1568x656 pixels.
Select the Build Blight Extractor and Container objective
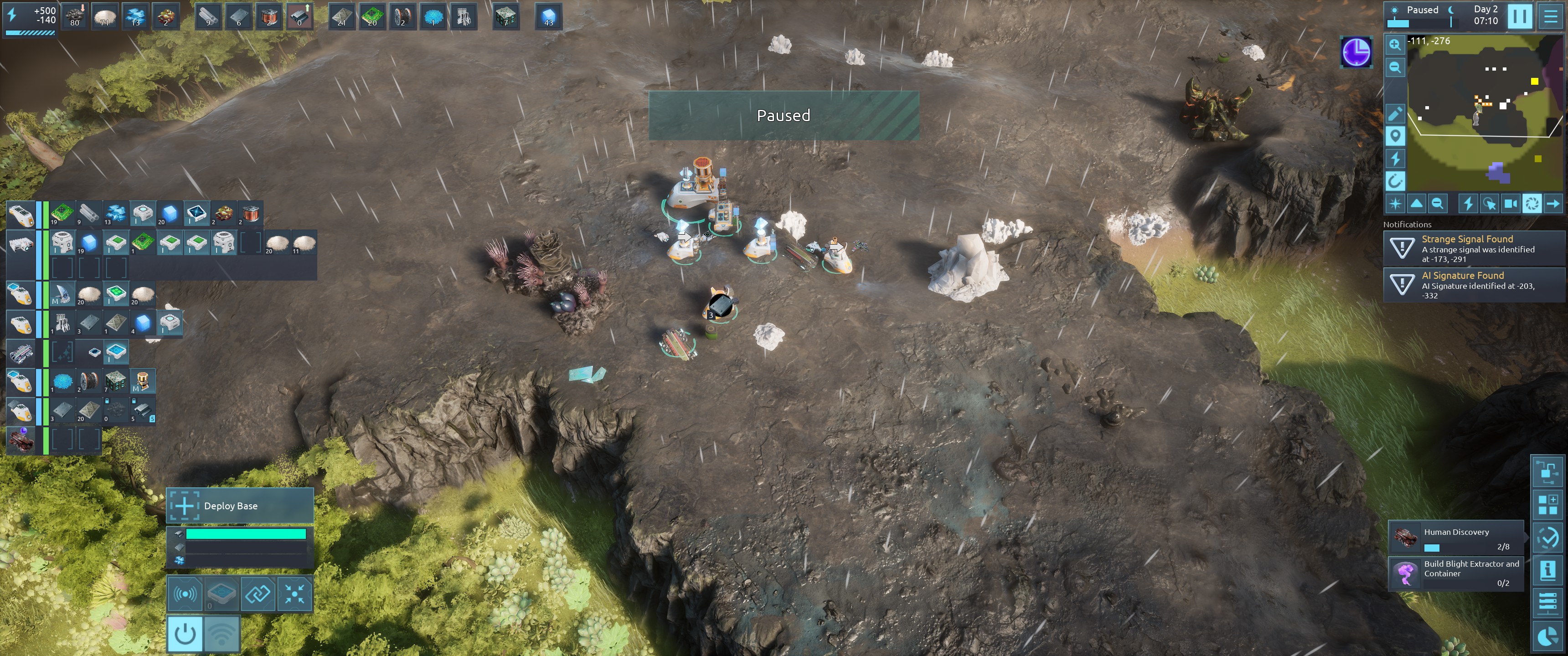coord(1456,573)
